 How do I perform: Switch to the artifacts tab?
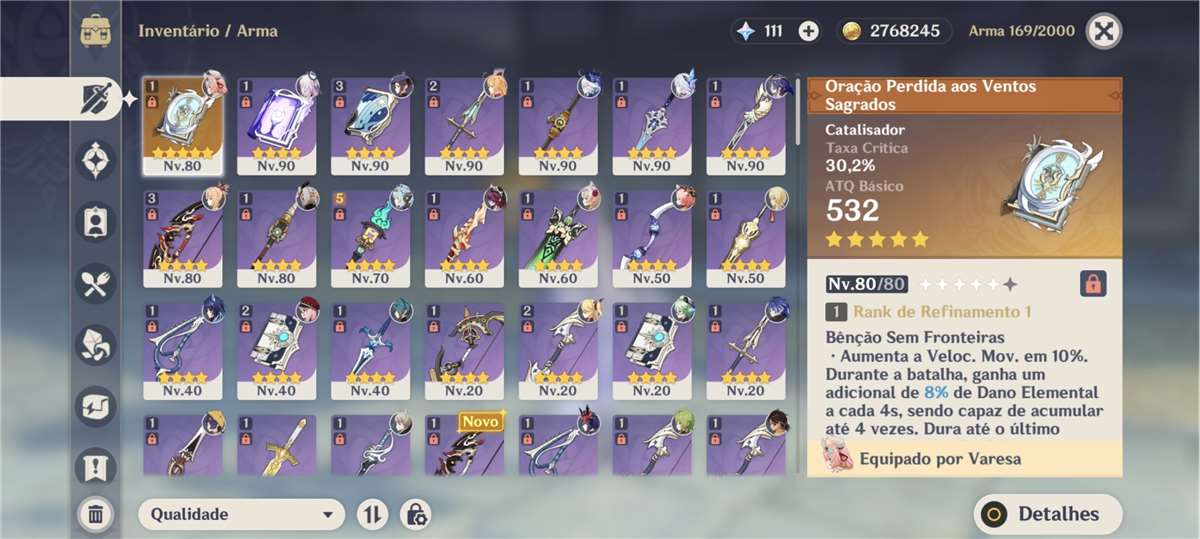coord(96,160)
